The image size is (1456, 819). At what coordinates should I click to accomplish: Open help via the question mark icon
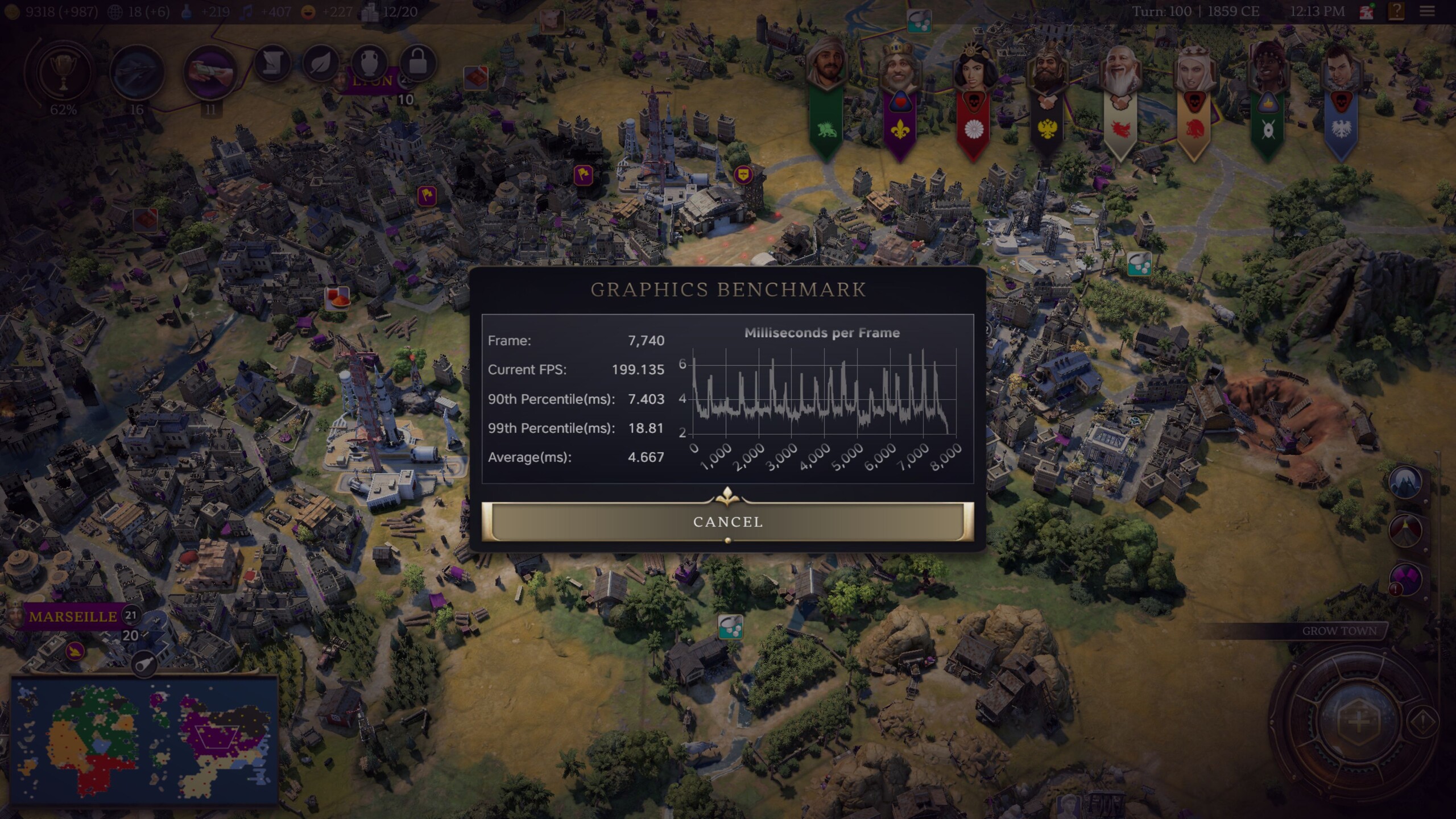pyautogui.click(x=1395, y=10)
